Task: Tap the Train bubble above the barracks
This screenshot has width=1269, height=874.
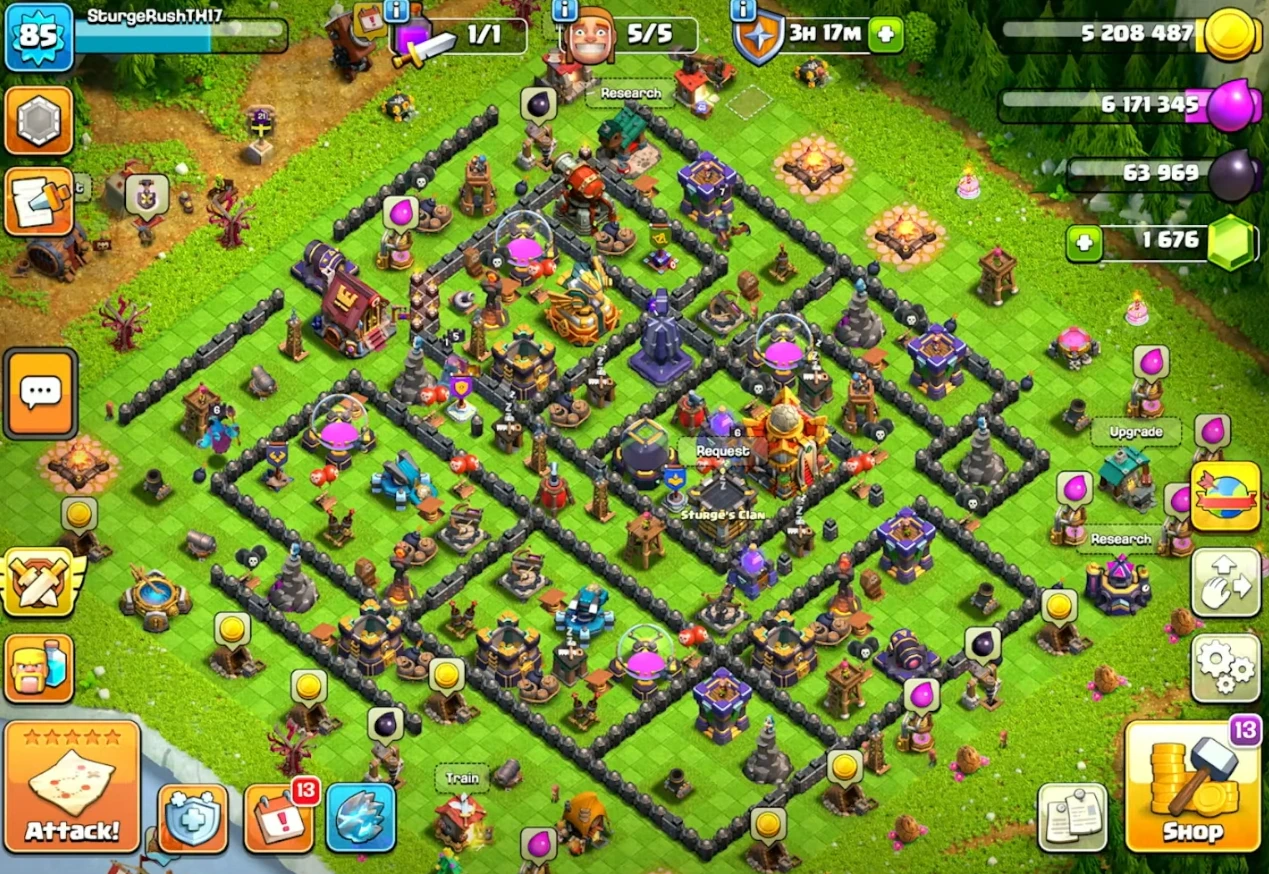Action: (462, 778)
